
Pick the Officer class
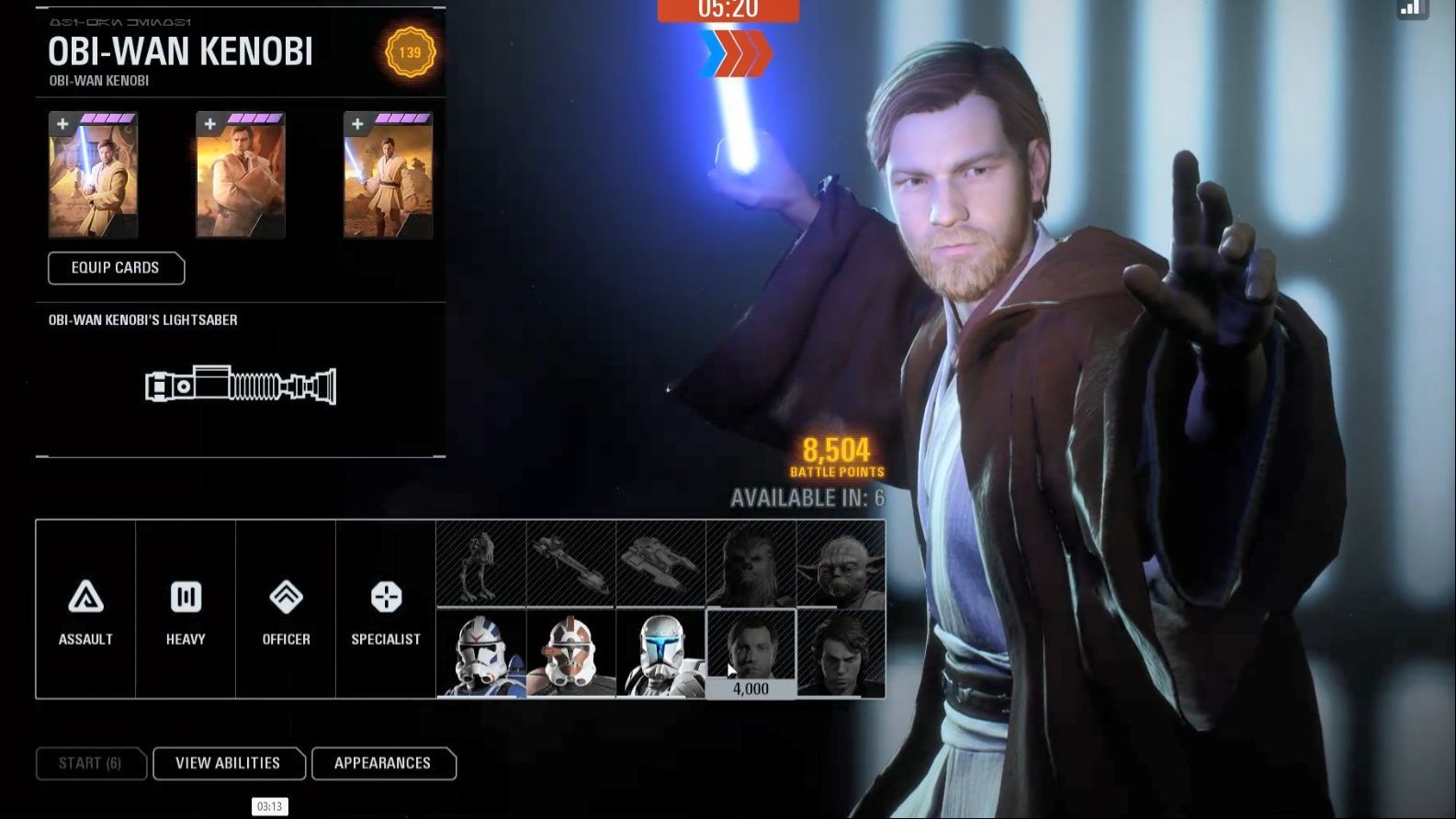(286, 611)
